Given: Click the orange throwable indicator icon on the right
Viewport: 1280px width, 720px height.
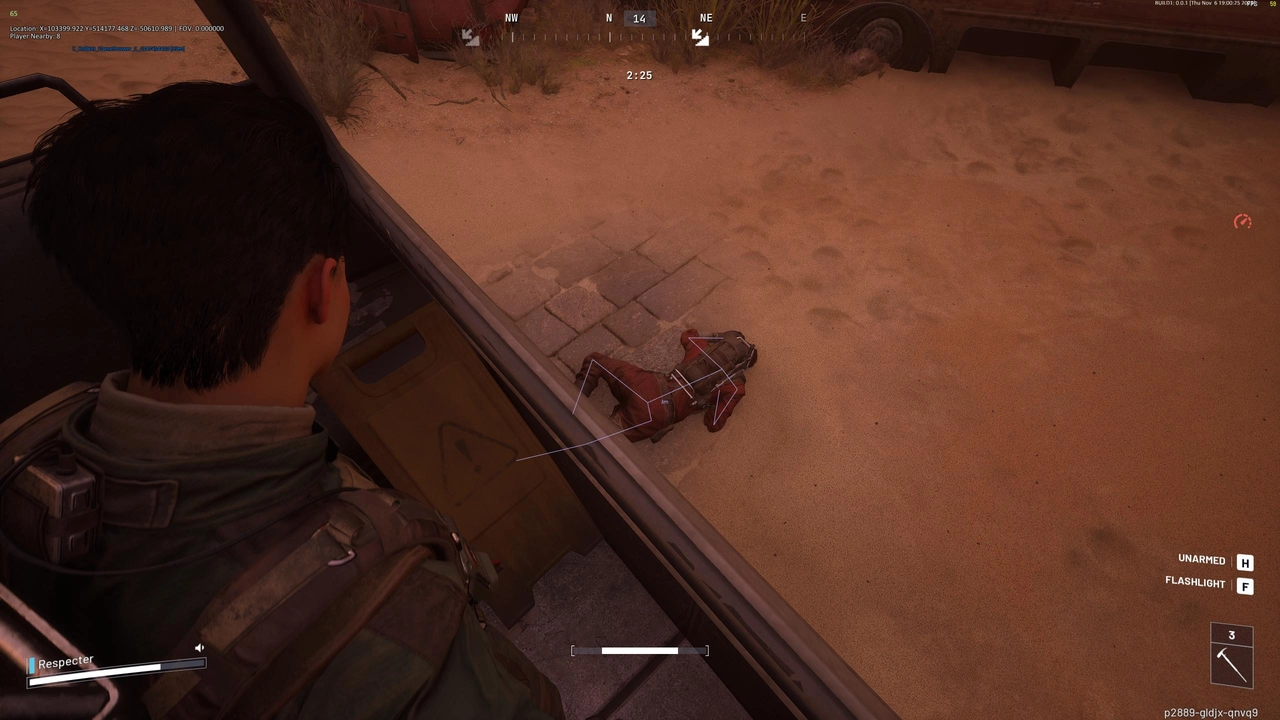Looking at the screenshot, I should tap(1242, 221).
